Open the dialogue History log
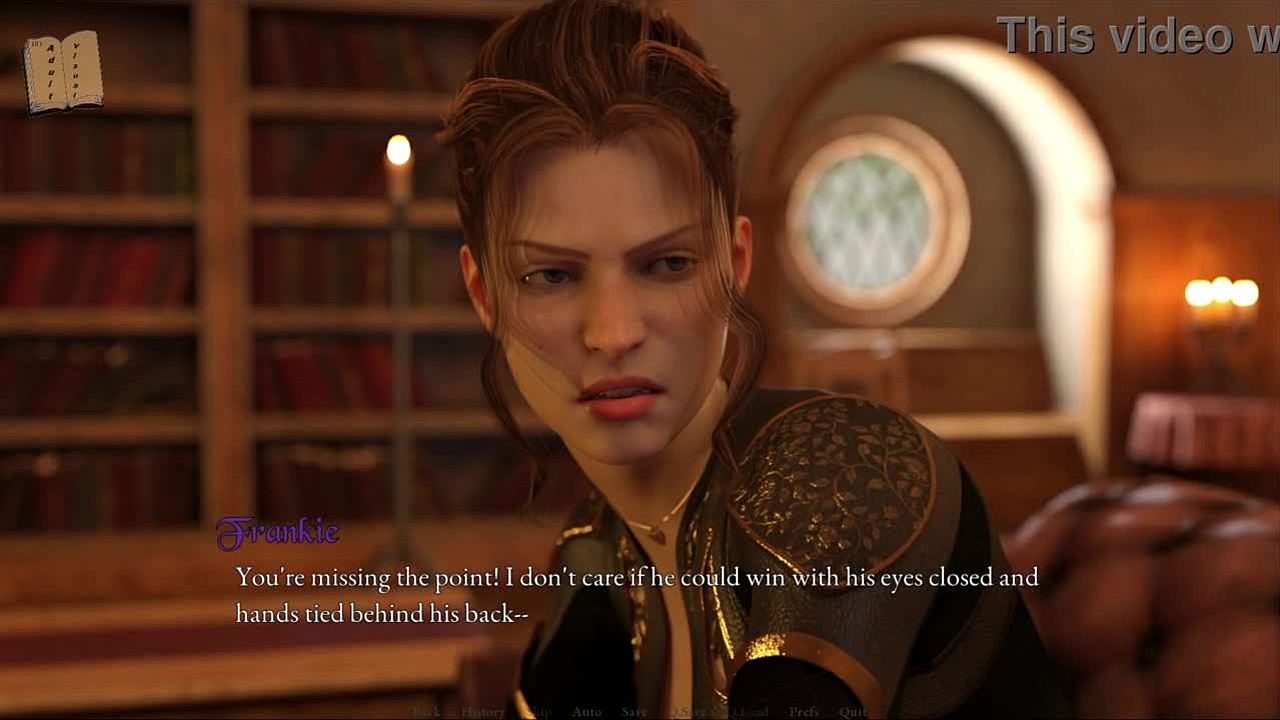This screenshot has width=1280, height=720. (482, 711)
